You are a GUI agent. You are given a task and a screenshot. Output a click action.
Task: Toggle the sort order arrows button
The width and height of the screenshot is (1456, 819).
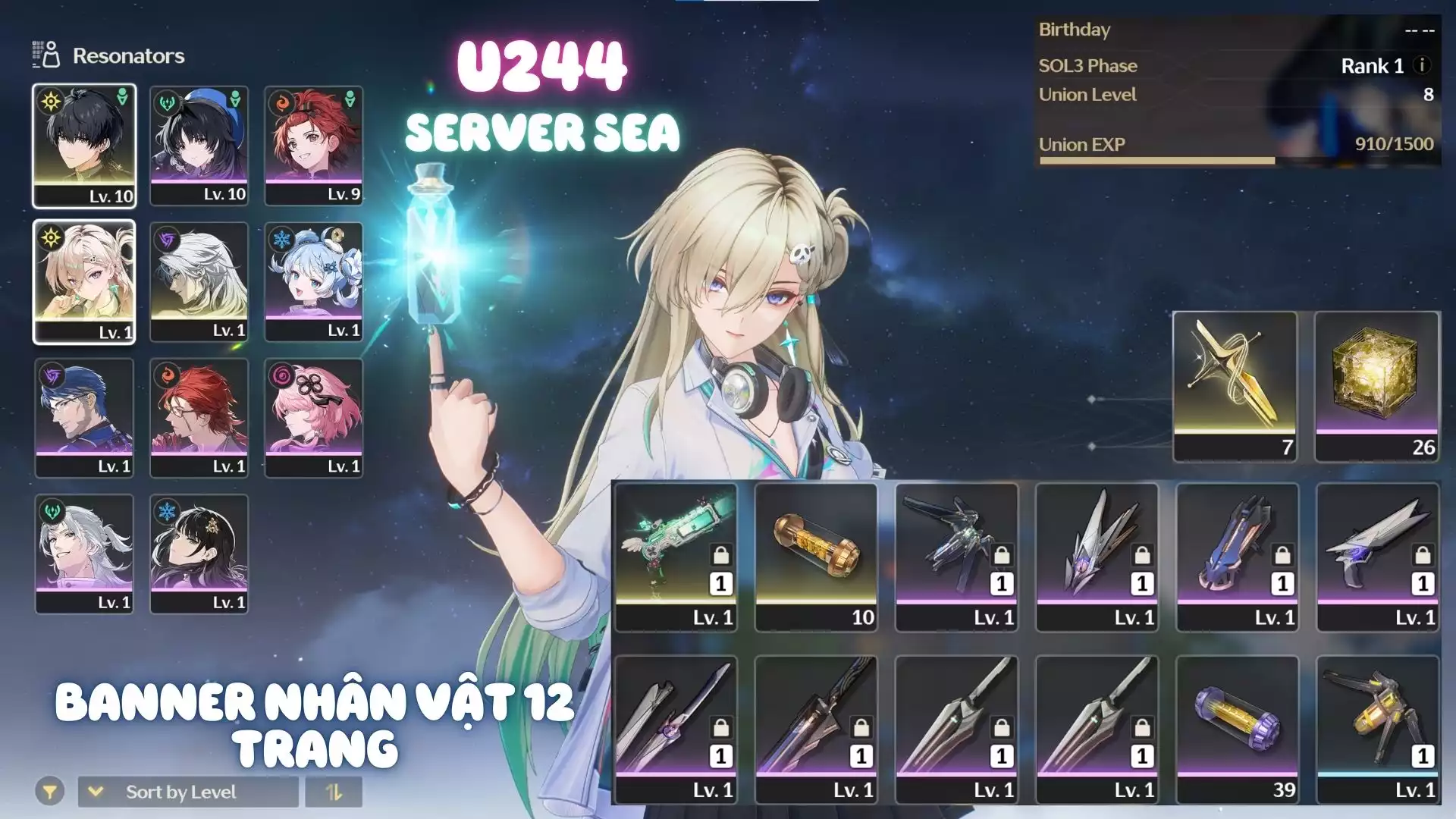click(x=334, y=792)
